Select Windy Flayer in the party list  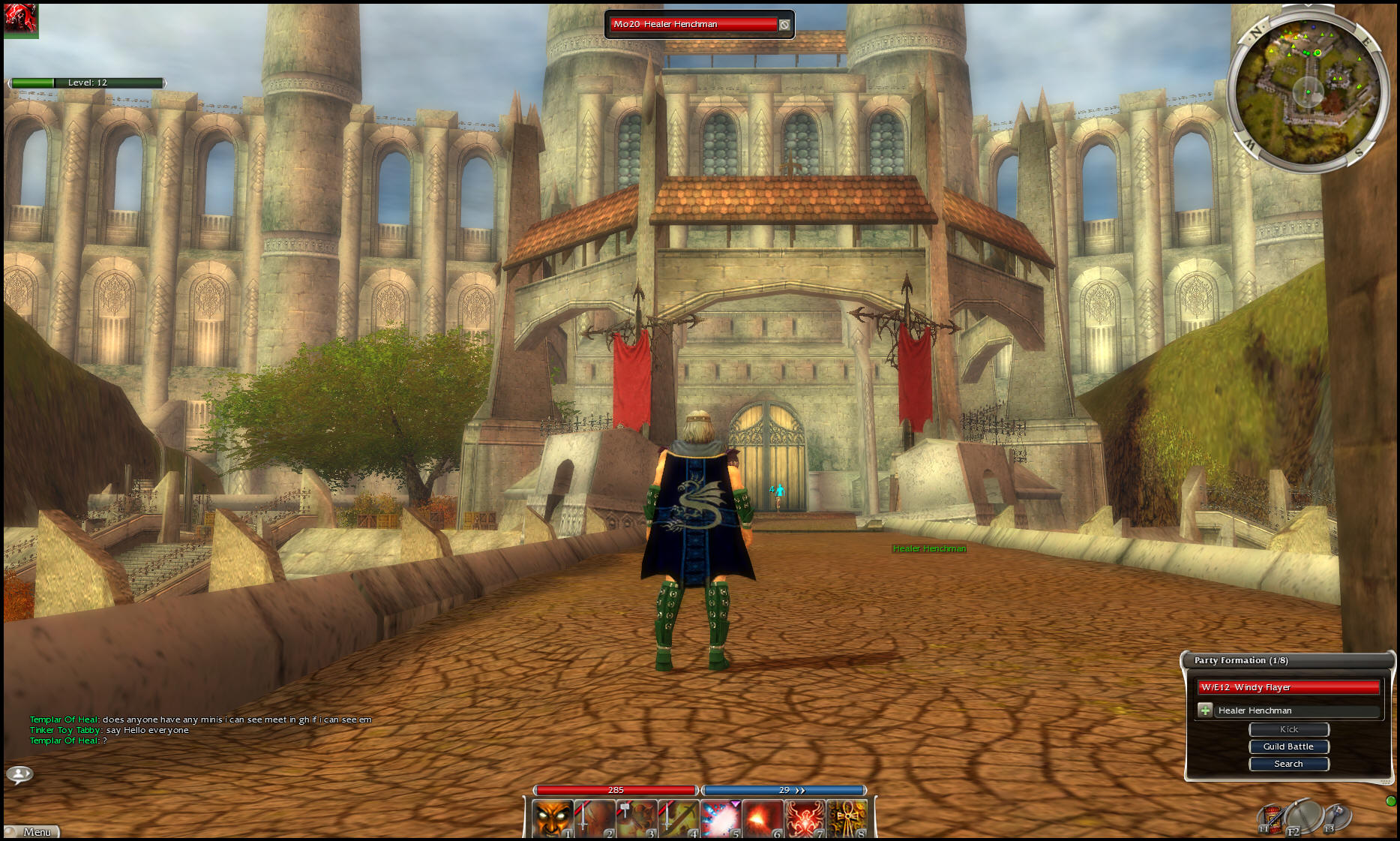tap(1288, 687)
